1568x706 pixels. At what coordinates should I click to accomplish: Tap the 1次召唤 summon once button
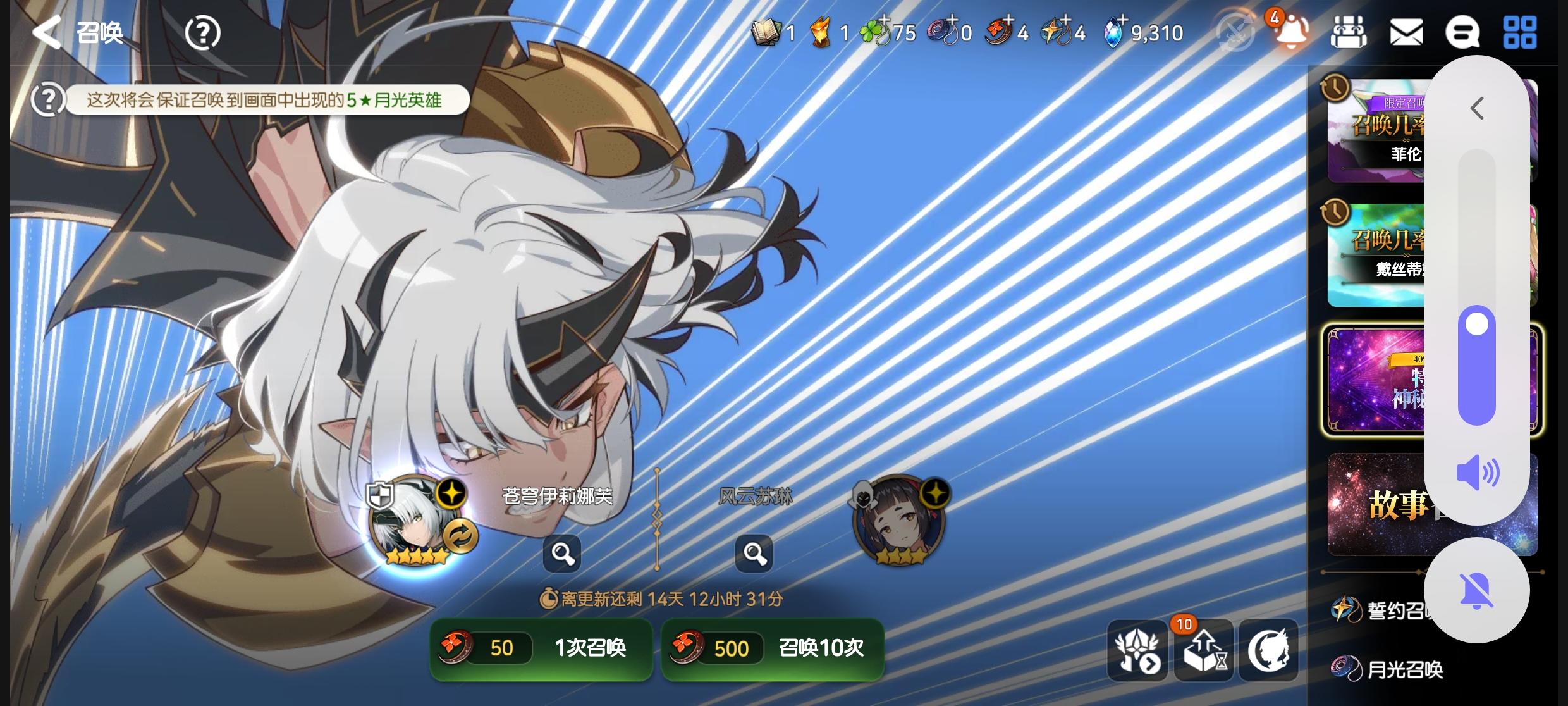(541, 649)
